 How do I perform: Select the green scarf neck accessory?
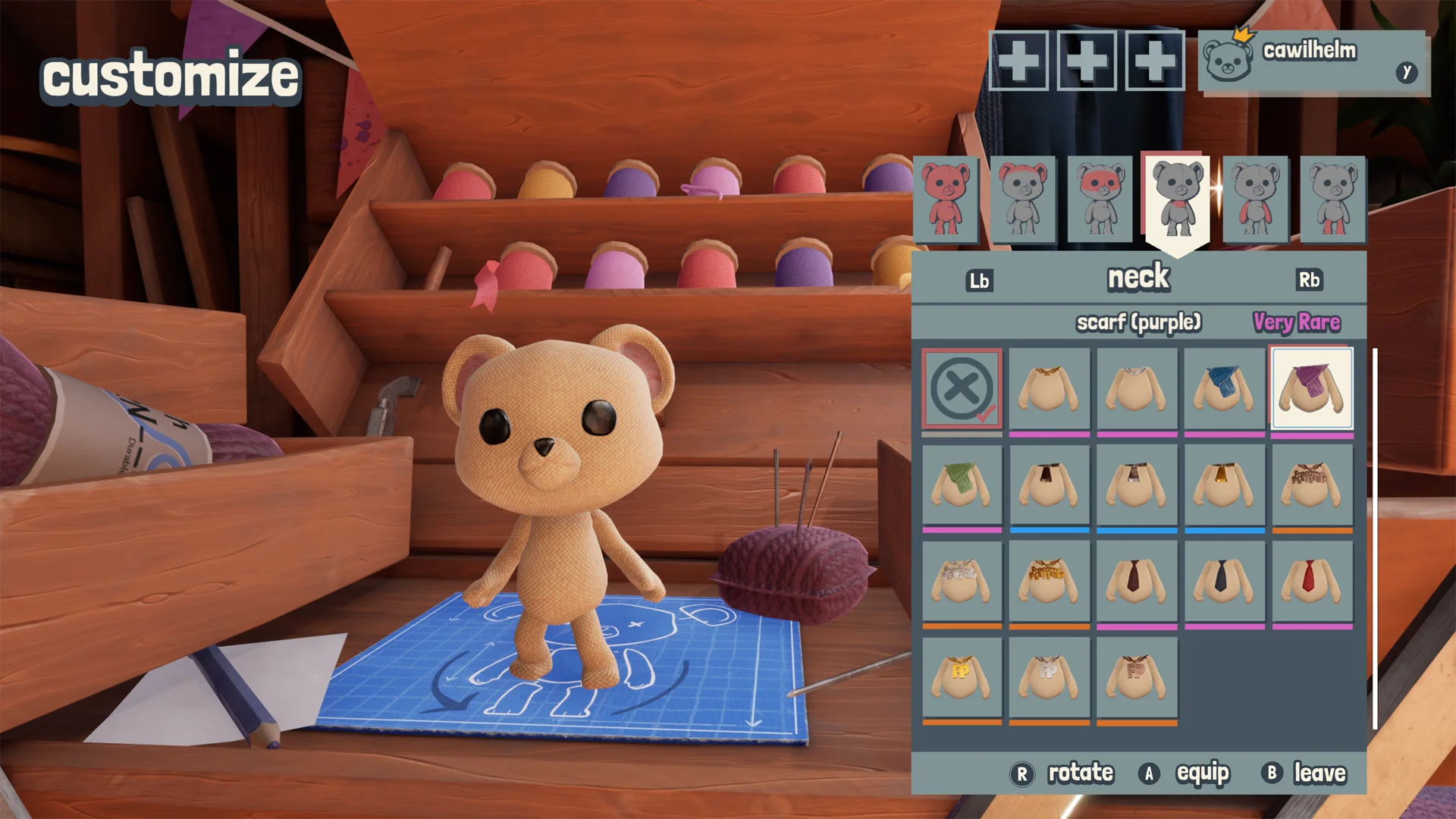(962, 485)
